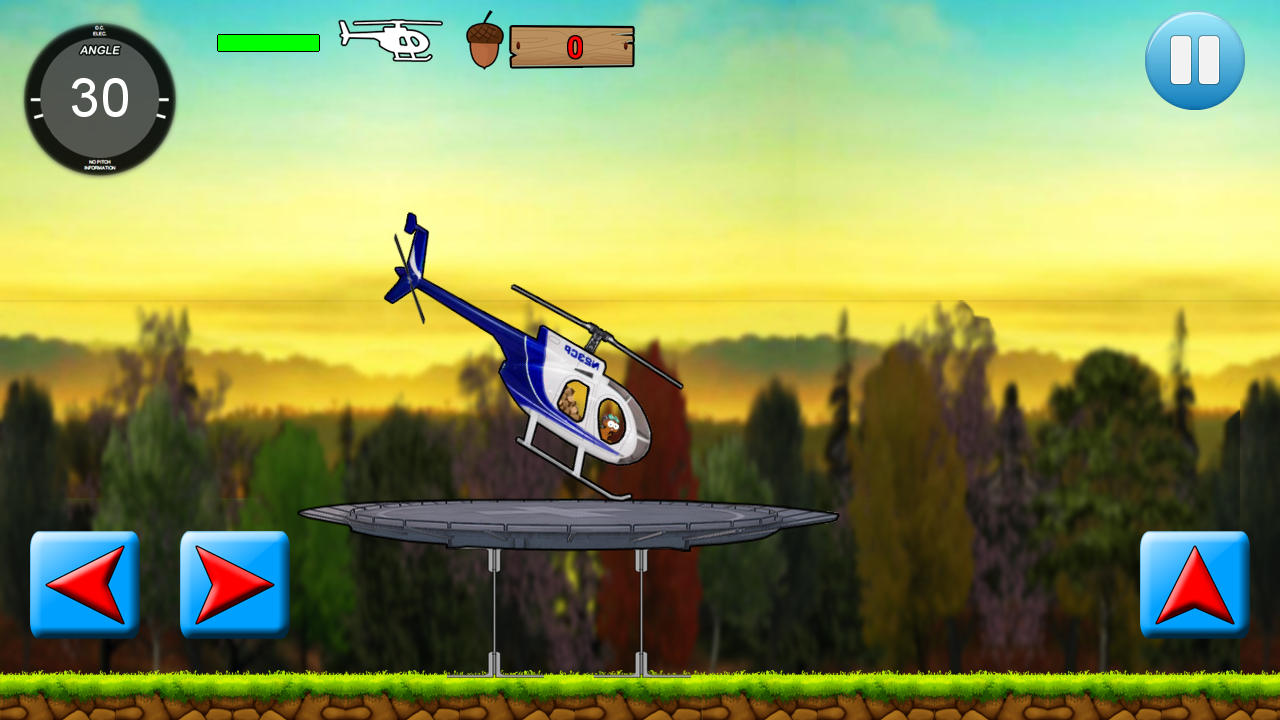This screenshot has height=720, width=1280.
Task: Activate the upward thrust arrow button
Action: (x=1193, y=584)
